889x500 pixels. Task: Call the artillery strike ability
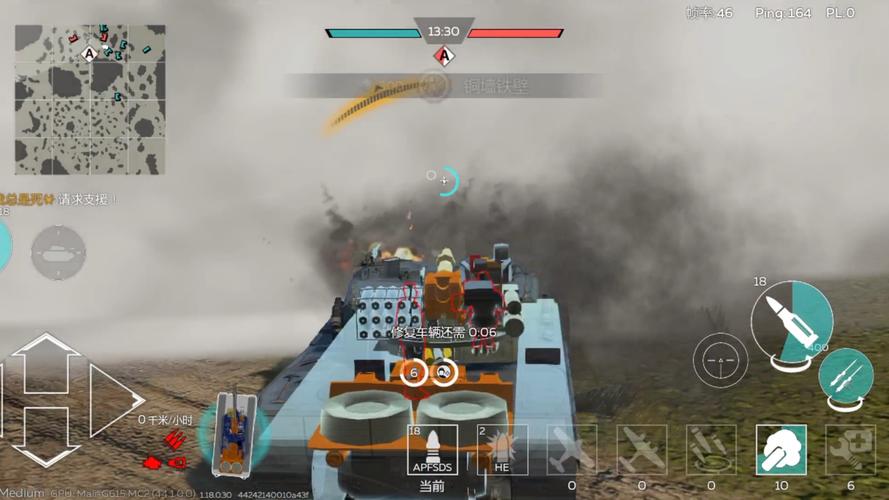[711, 449]
